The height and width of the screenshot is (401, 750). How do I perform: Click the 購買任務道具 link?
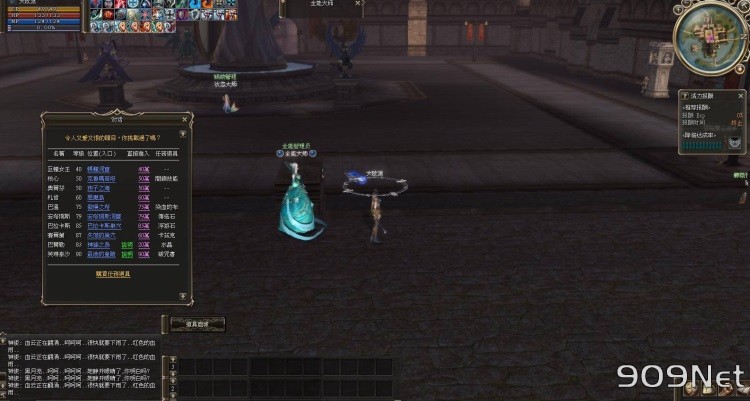coord(115,272)
